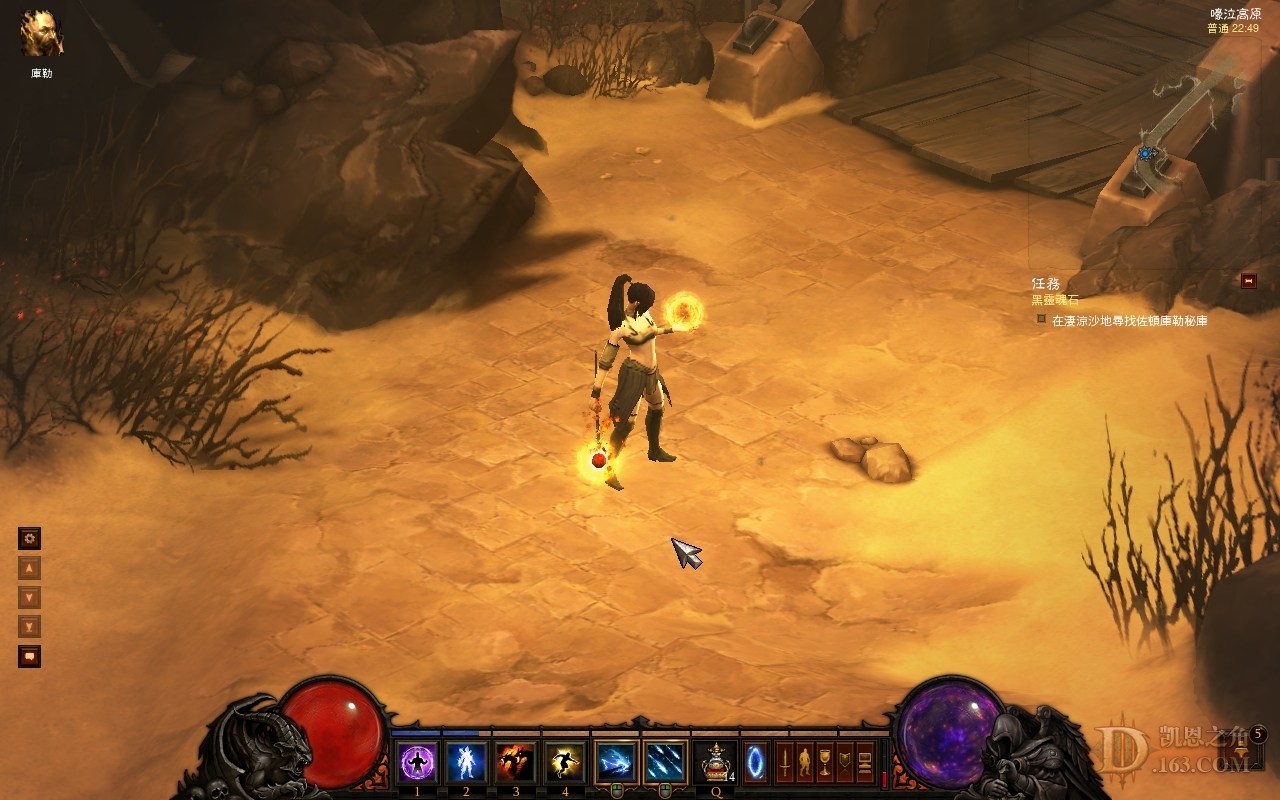Activate the purple aura skill in slot 1
The image size is (1280, 800).
pyautogui.click(x=416, y=762)
